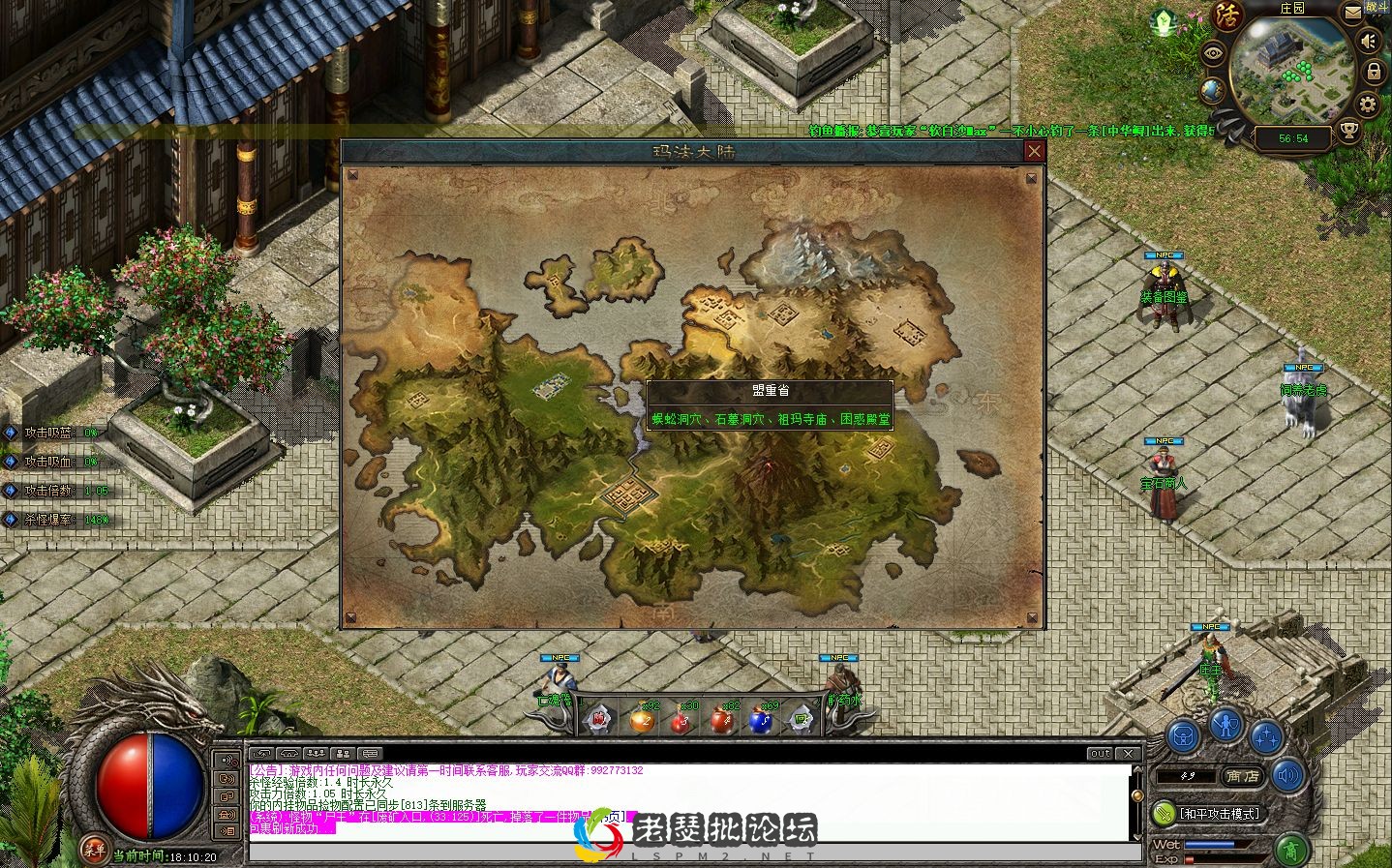
Task: Open the world map globe icon
Action: click(1212, 91)
